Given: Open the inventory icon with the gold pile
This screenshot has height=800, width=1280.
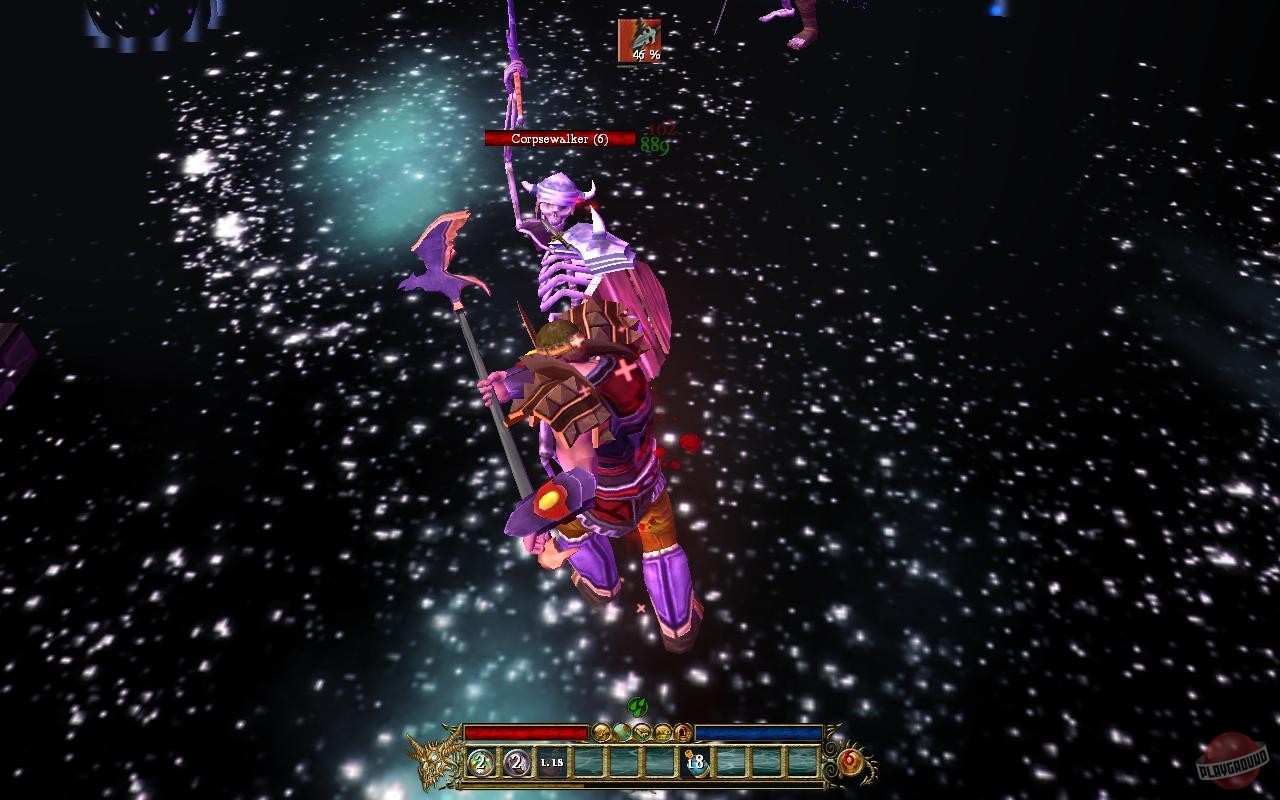Looking at the screenshot, I should [x=663, y=731].
